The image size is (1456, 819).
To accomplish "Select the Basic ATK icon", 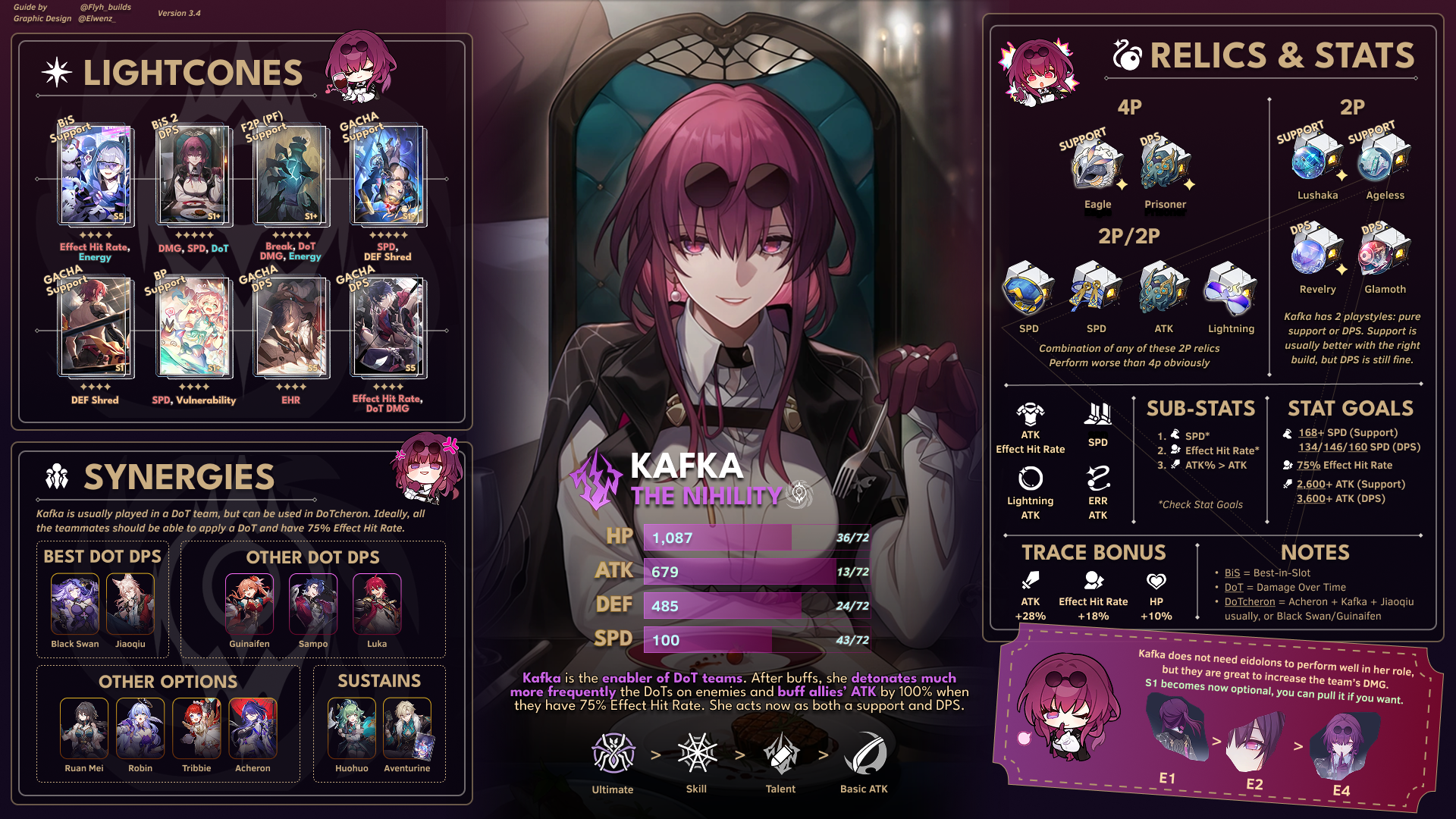I will [x=864, y=753].
